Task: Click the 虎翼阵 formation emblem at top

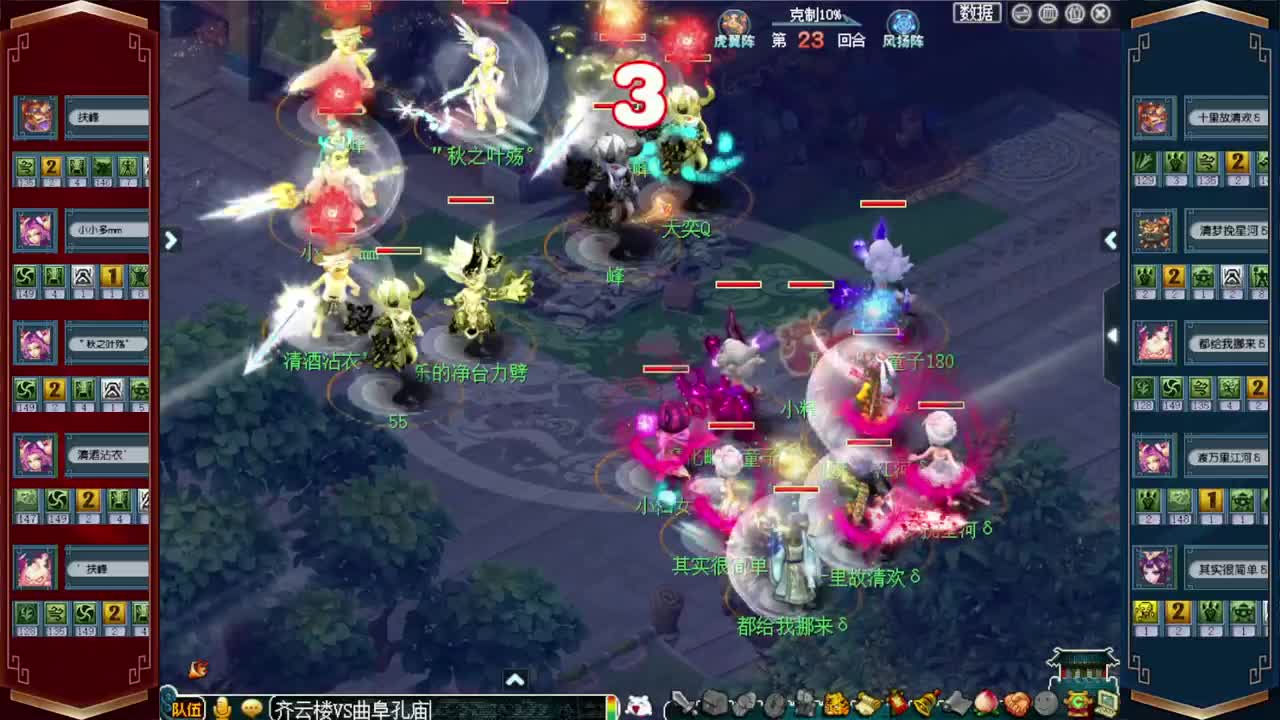Action: (x=734, y=23)
